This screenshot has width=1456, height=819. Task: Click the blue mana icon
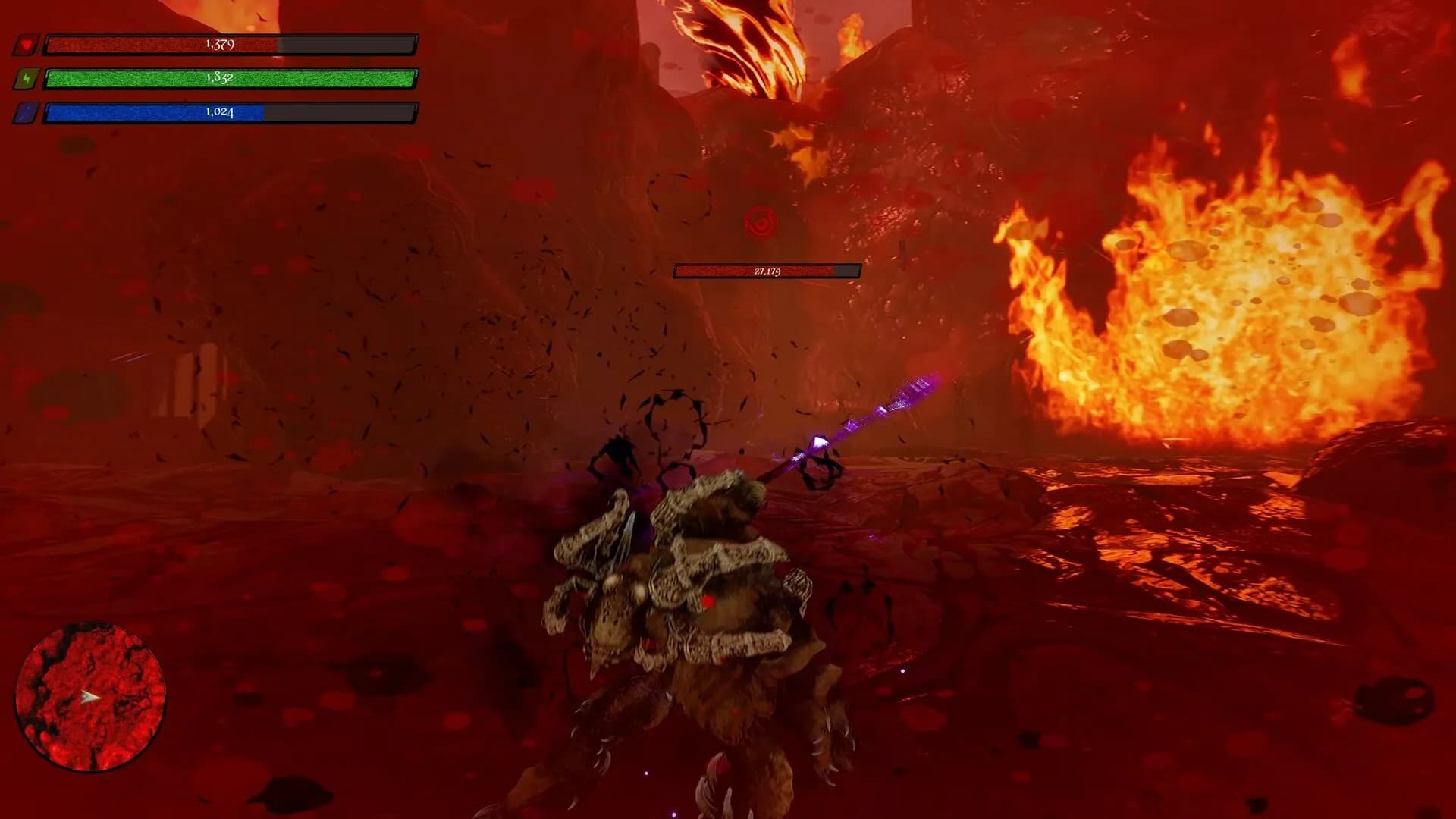(x=26, y=113)
